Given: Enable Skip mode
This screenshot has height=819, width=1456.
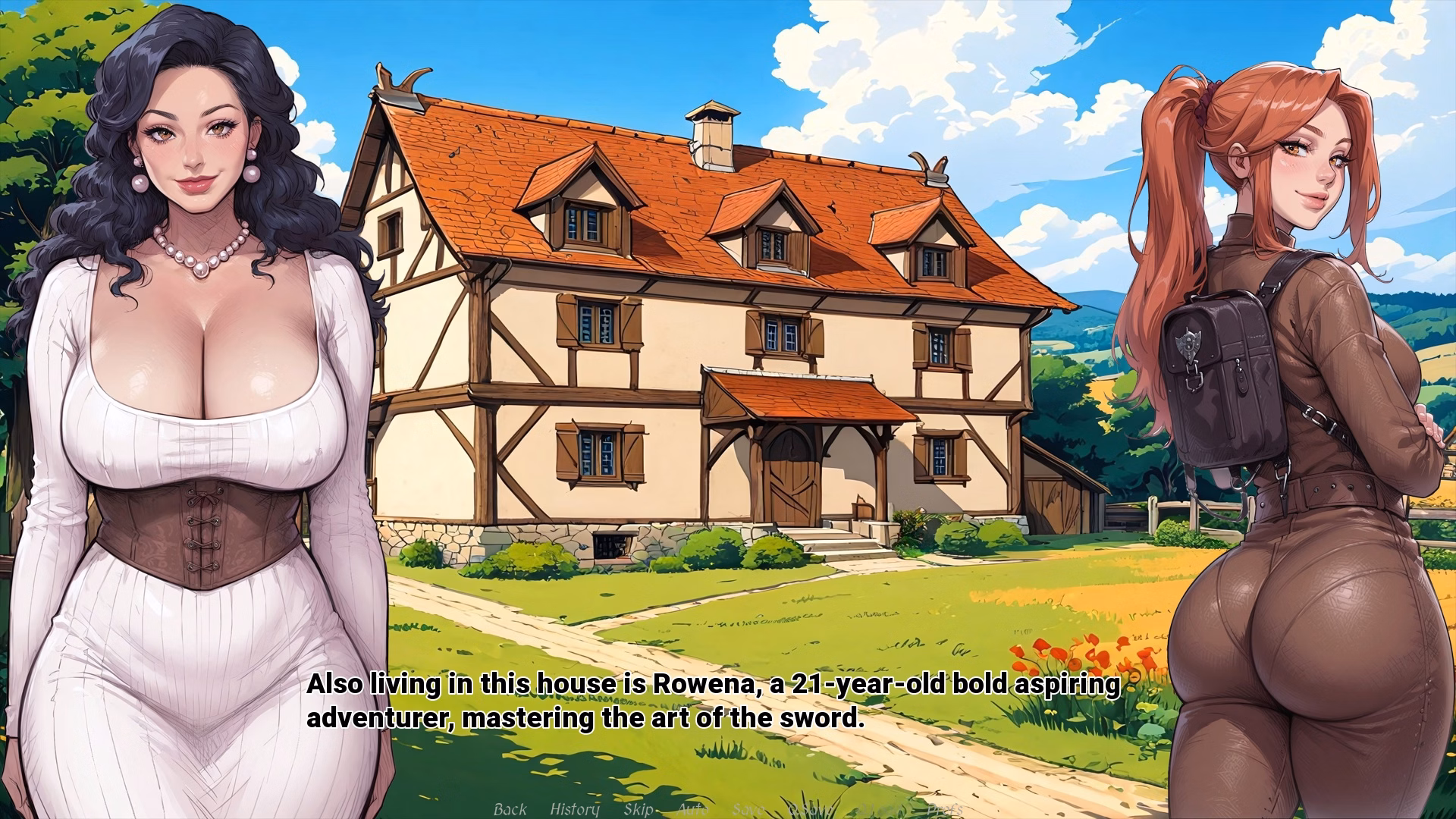Looking at the screenshot, I should (x=639, y=809).
